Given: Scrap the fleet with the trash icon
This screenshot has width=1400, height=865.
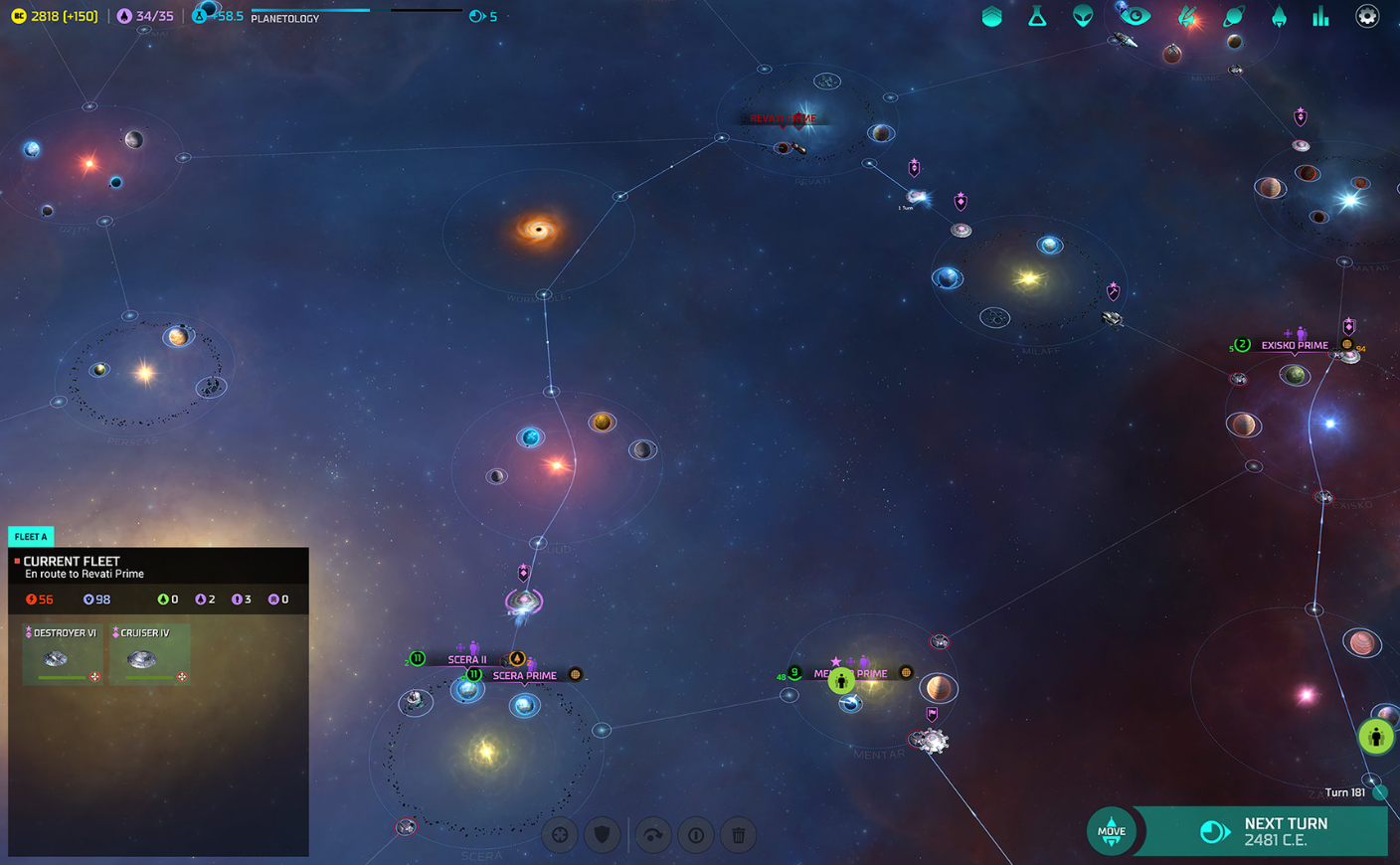Looking at the screenshot, I should [x=738, y=835].
